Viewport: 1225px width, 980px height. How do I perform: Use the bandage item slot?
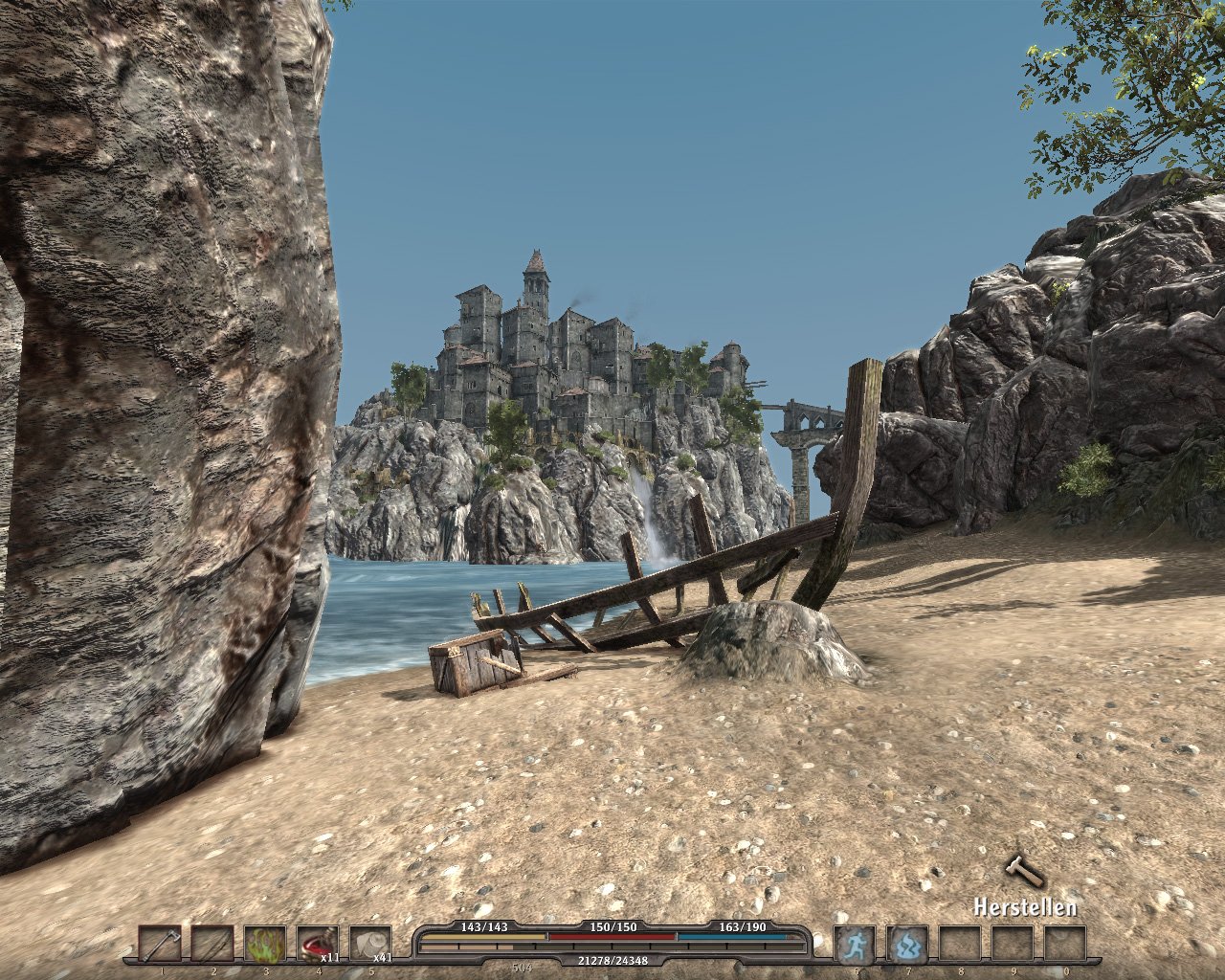[x=370, y=945]
